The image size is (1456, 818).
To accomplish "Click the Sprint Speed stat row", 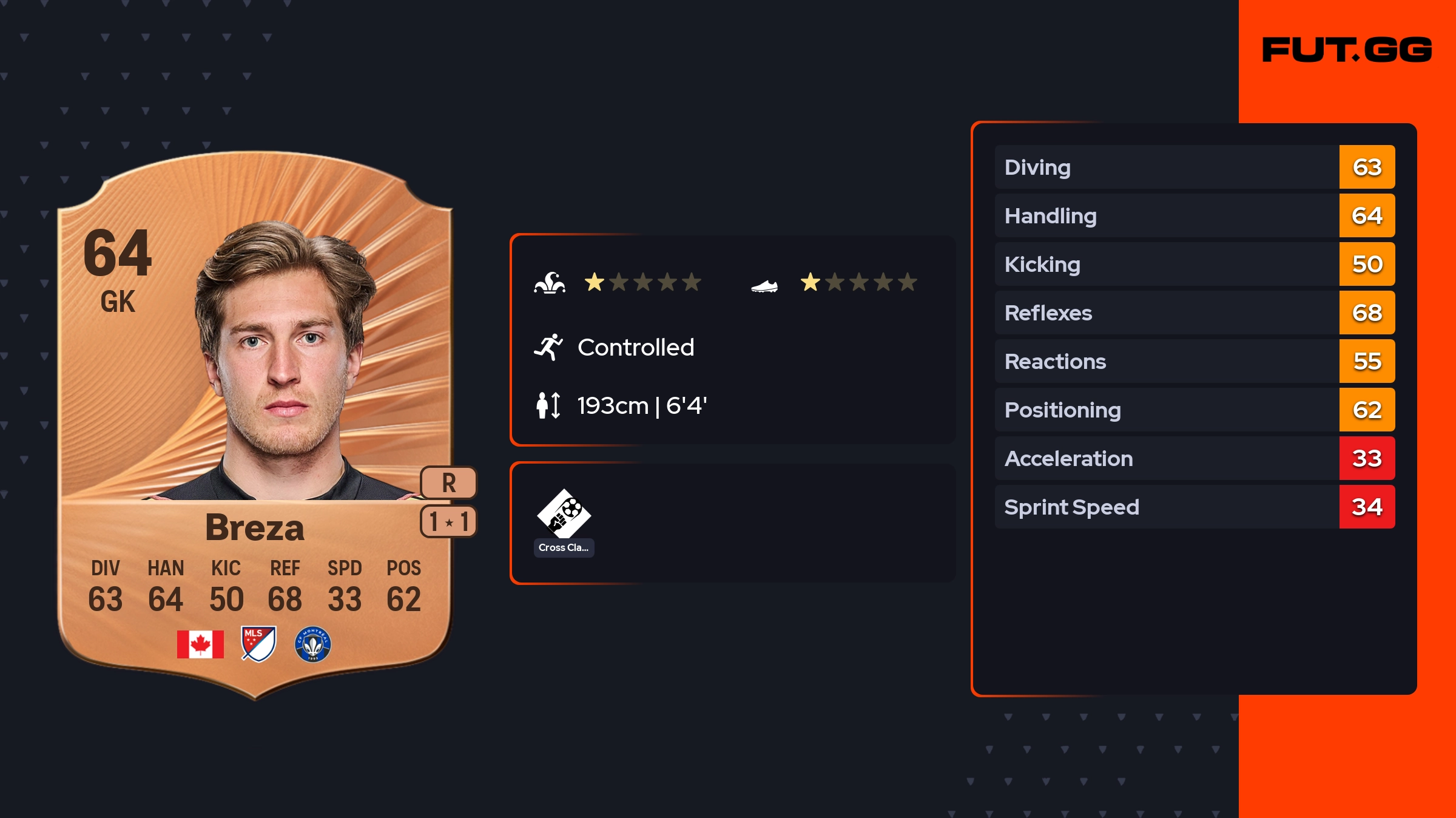I will pos(1194,507).
